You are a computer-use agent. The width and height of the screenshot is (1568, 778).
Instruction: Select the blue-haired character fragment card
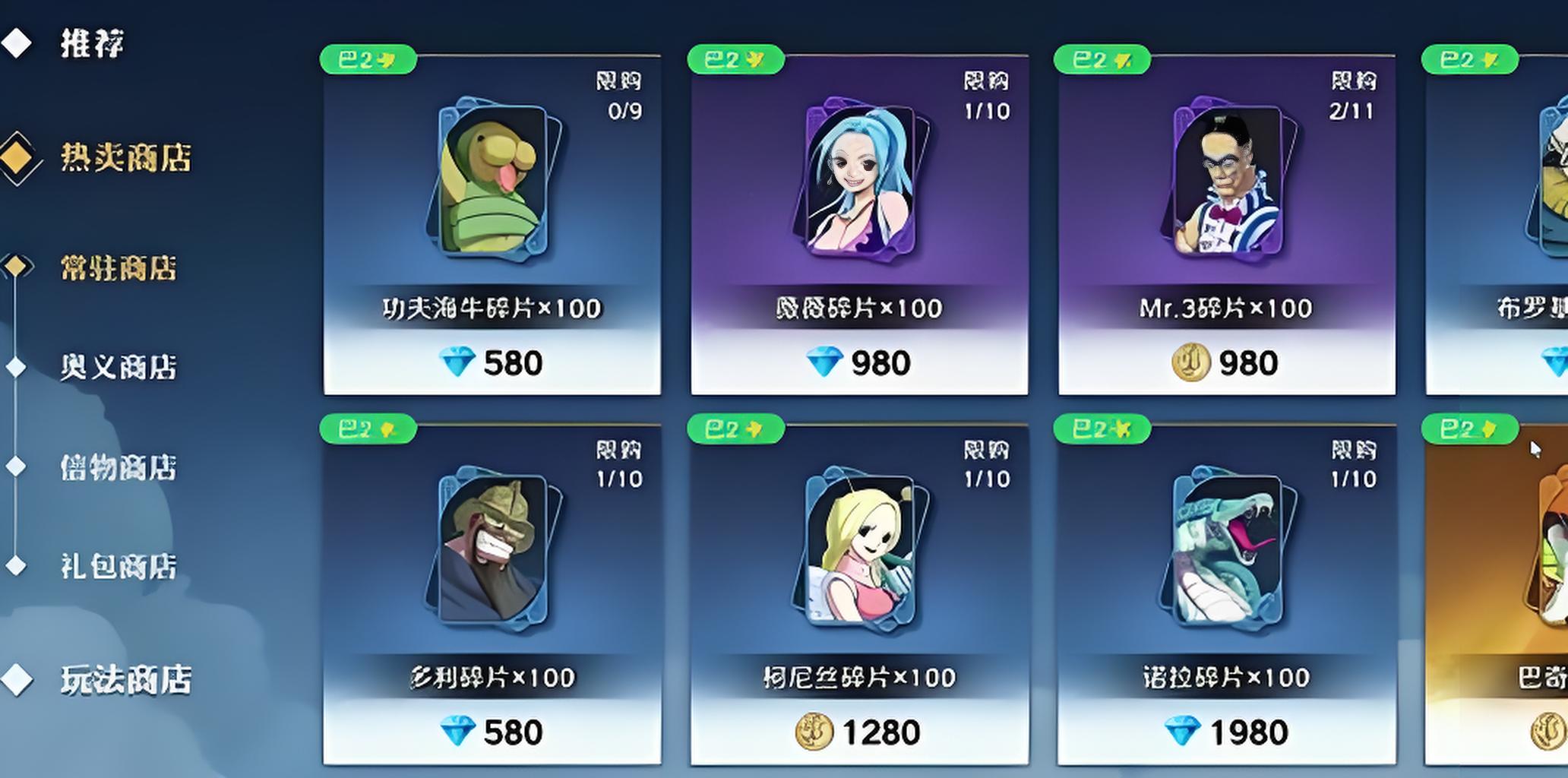tap(859, 182)
